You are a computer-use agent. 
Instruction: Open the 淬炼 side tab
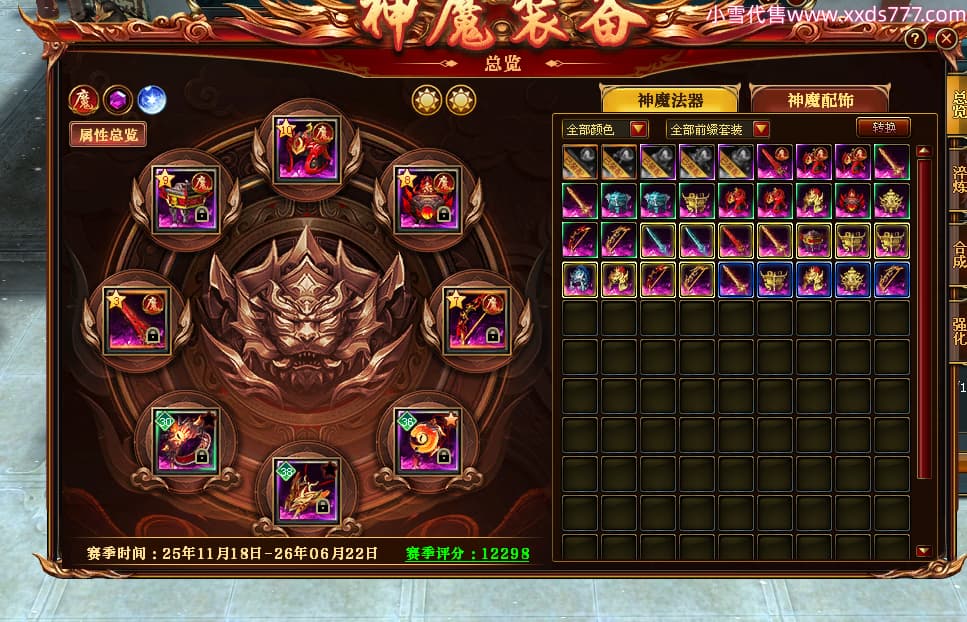[958, 178]
